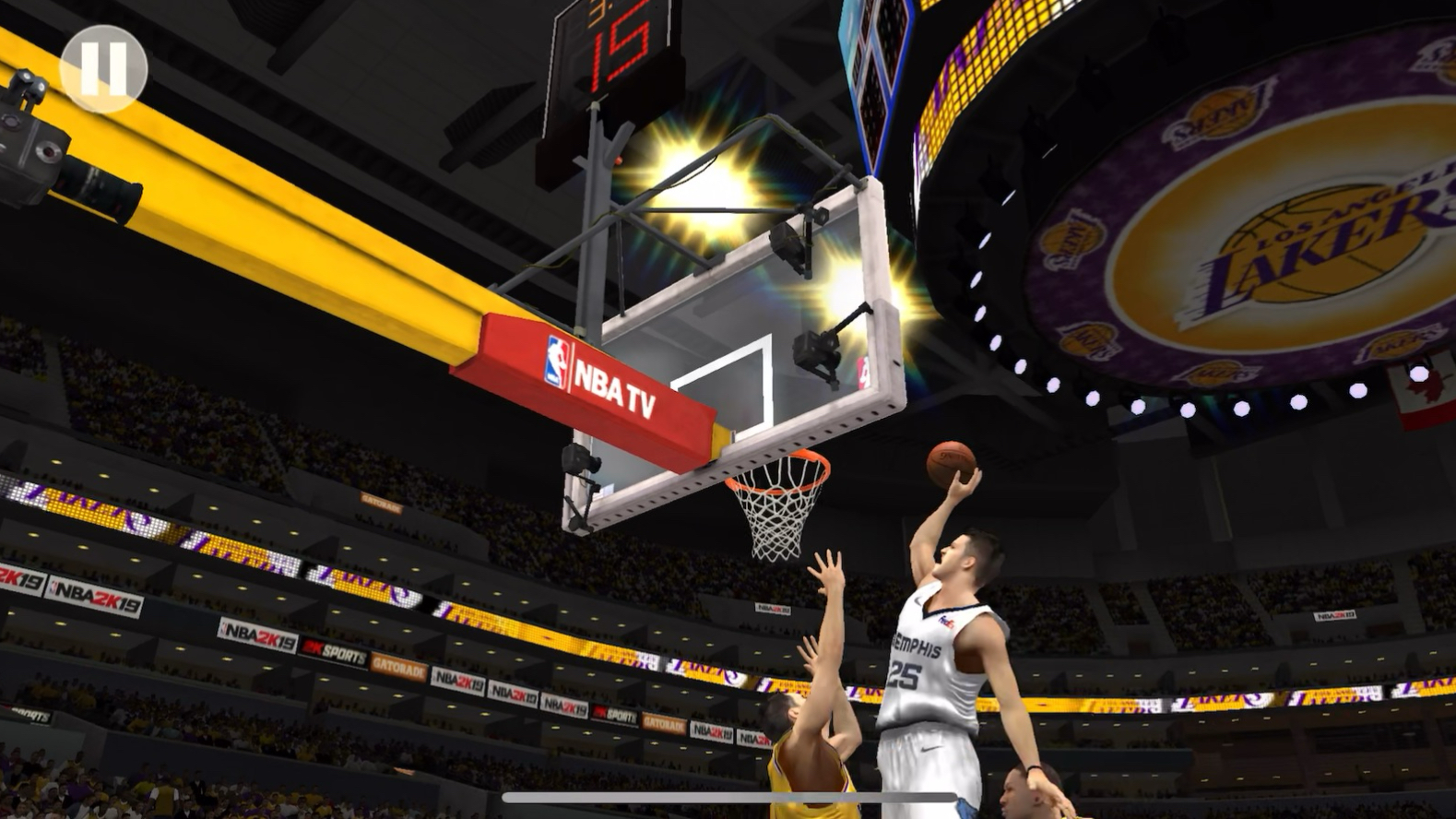Image resolution: width=1456 pixels, height=819 pixels.
Task: Select the Gatorade advertisement on the sideline boards
Action: click(398, 667)
